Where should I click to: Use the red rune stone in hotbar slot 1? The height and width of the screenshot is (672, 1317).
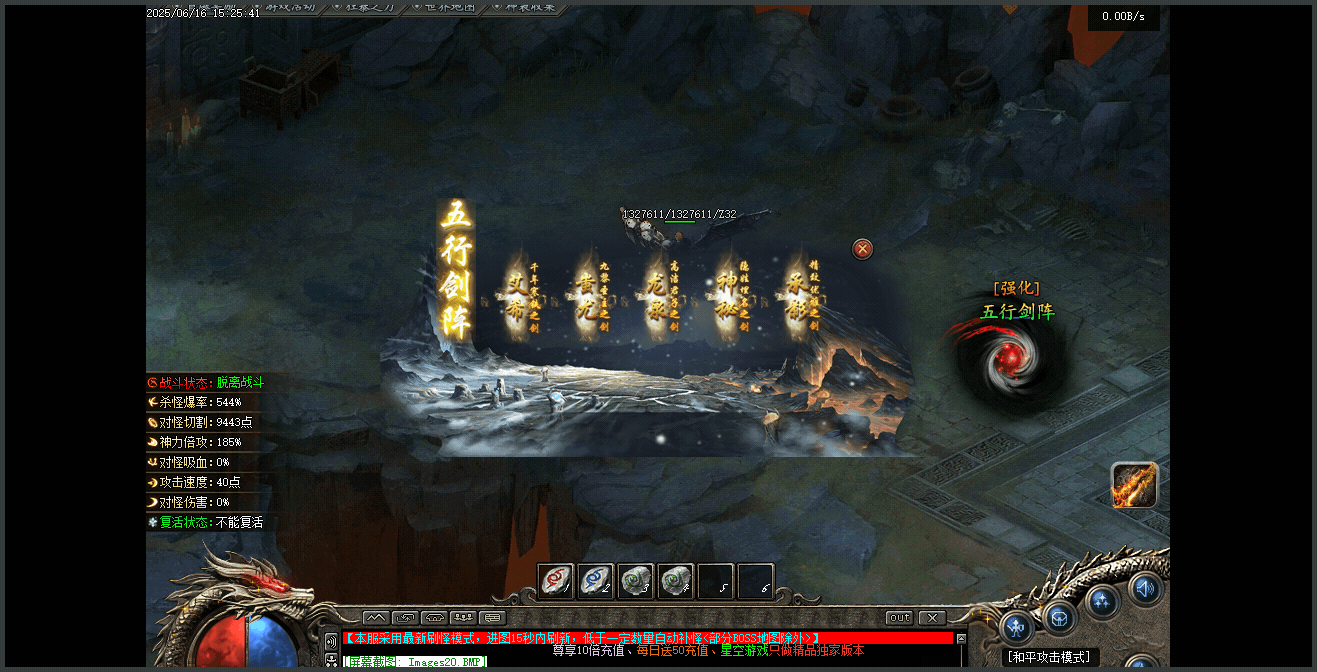click(x=556, y=581)
